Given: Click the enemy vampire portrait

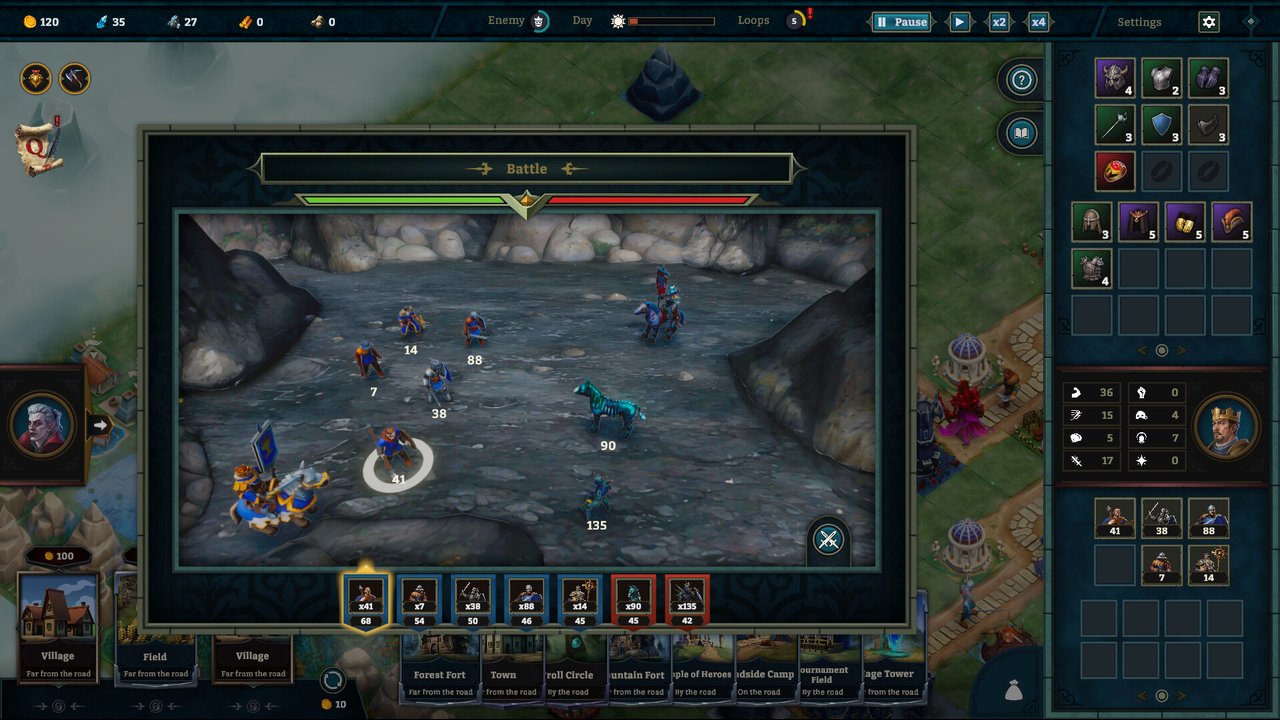Looking at the screenshot, I should [43, 425].
